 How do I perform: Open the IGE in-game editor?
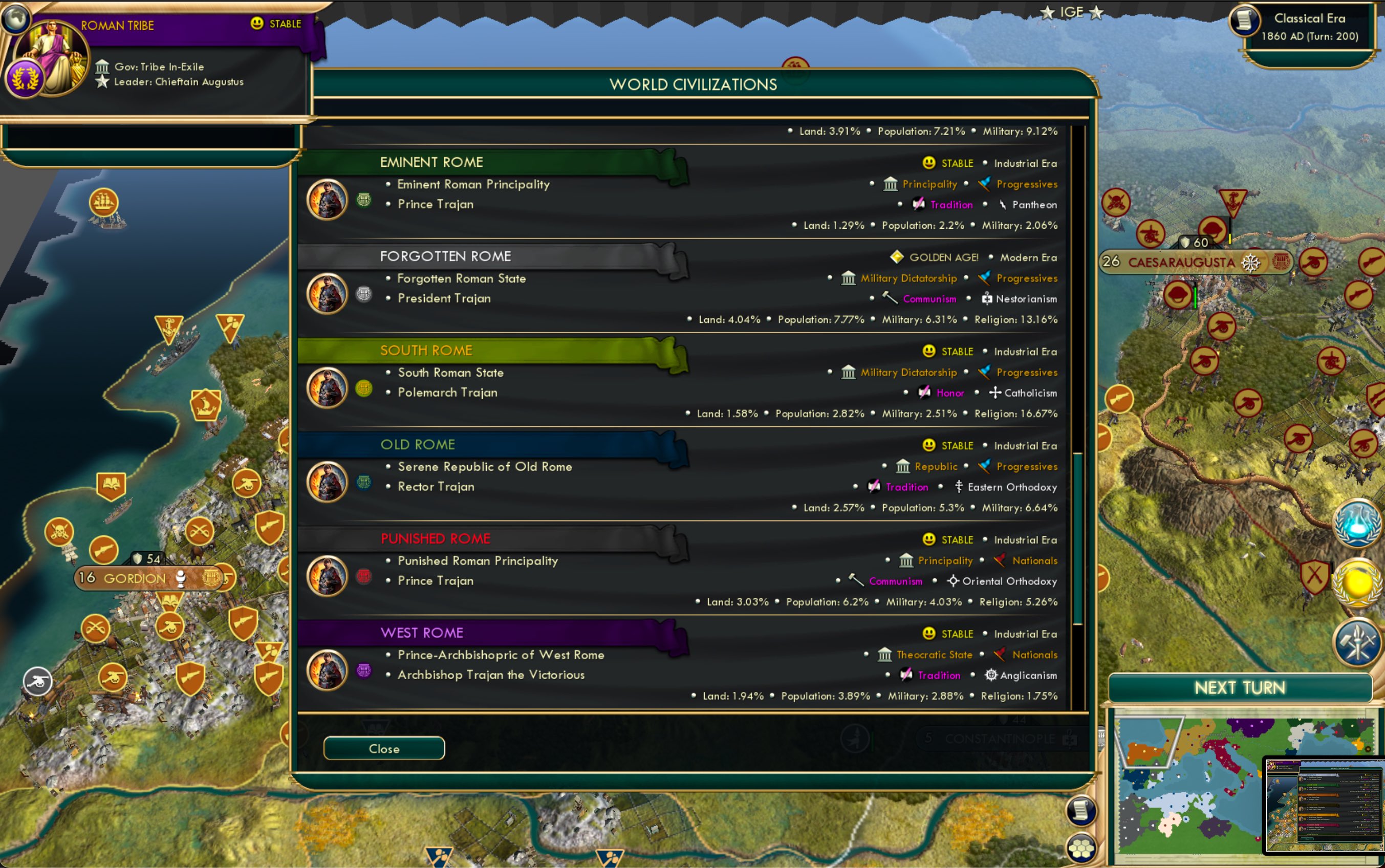[1071, 12]
